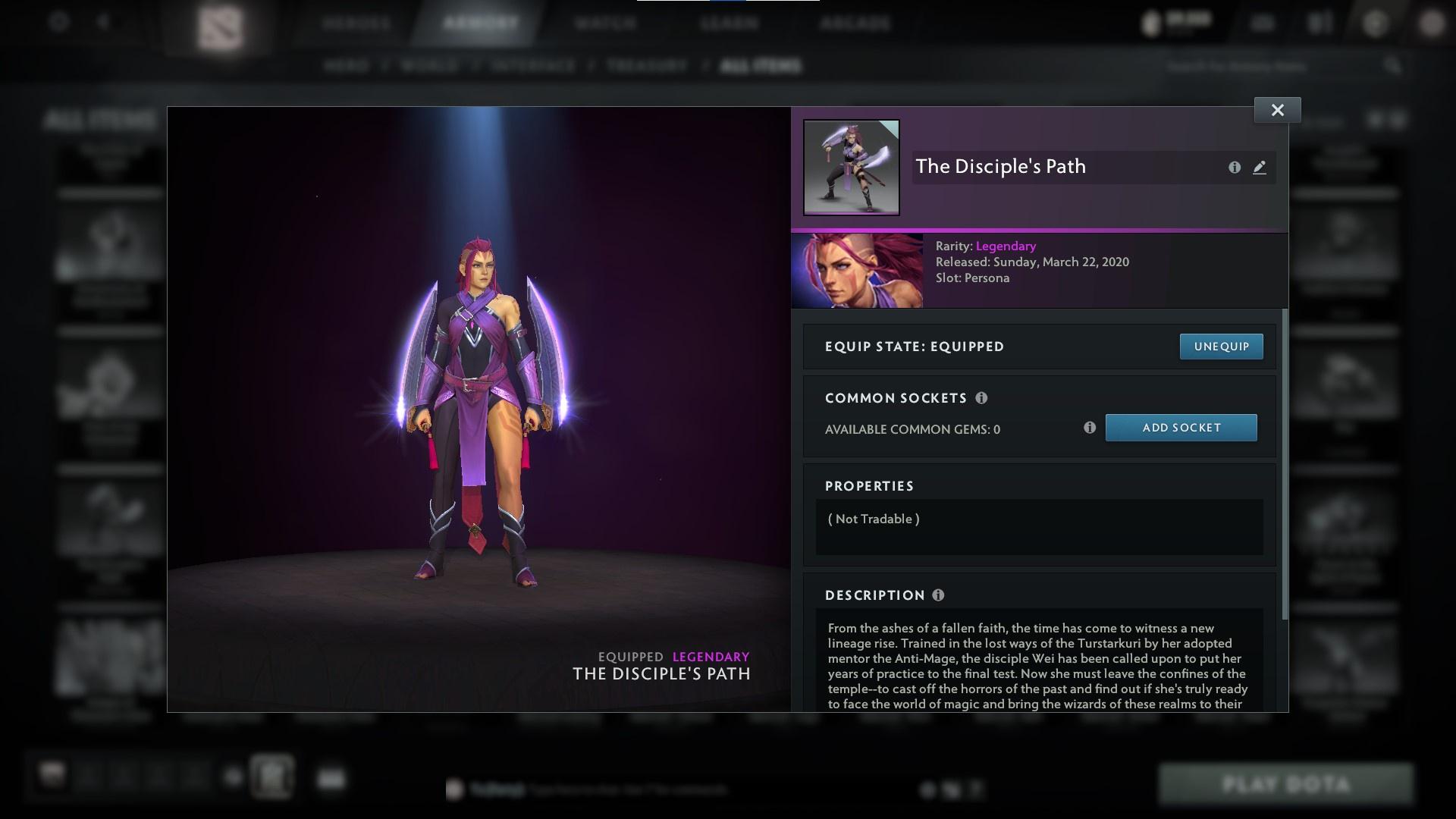1456x819 pixels.
Task: Click the info icon beside Available Common Gems
Action: 1090,428
